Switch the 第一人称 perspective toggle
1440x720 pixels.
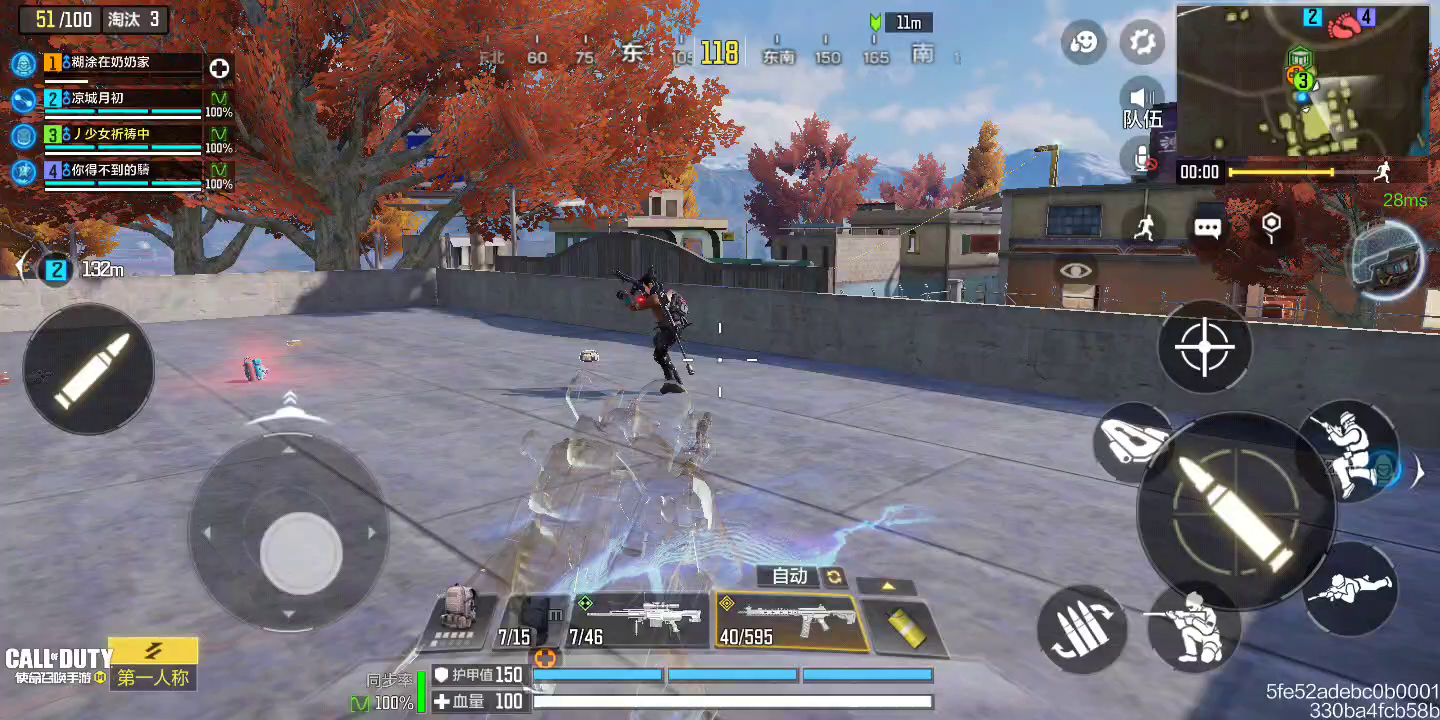coord(152,677)
